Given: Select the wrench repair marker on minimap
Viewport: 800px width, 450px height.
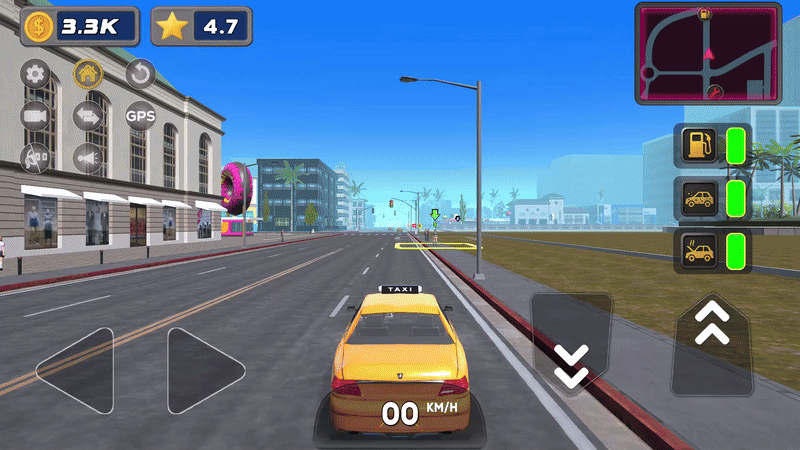Looking at the screenshot, I should [x=714, y=93].
